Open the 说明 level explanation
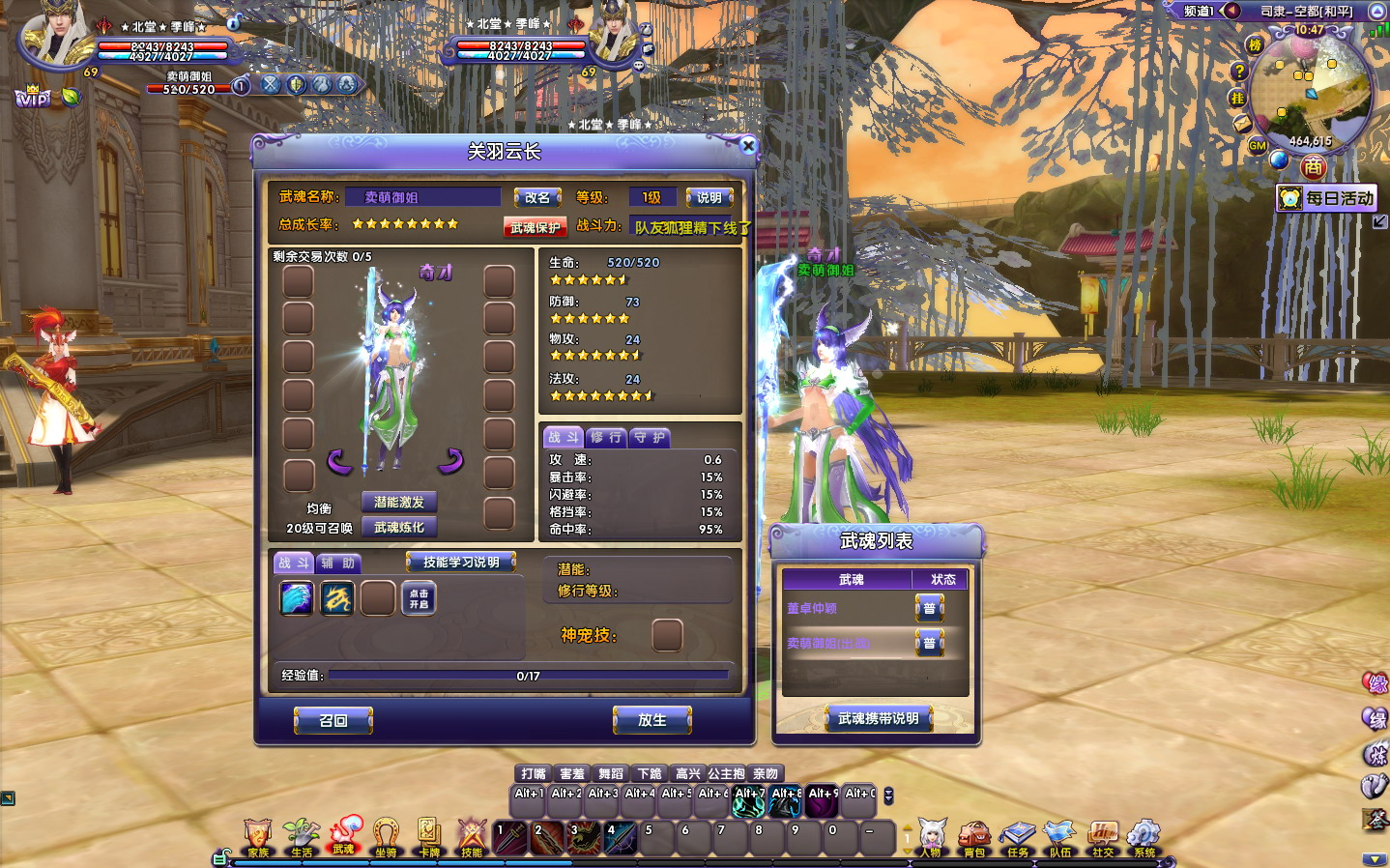This screenshot has height=868, width=1390. coord(709,197)
